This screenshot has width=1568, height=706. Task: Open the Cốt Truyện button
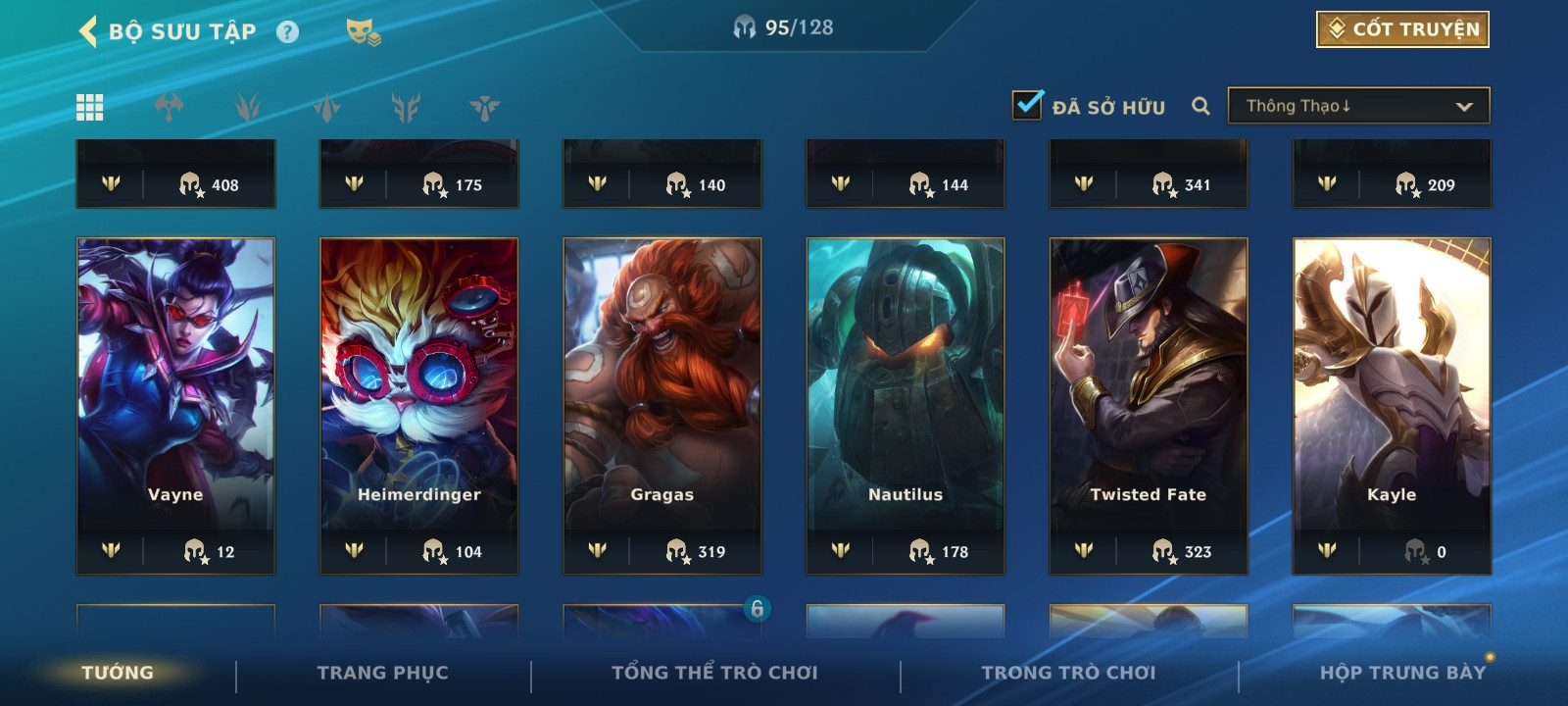pos(1402,29)
